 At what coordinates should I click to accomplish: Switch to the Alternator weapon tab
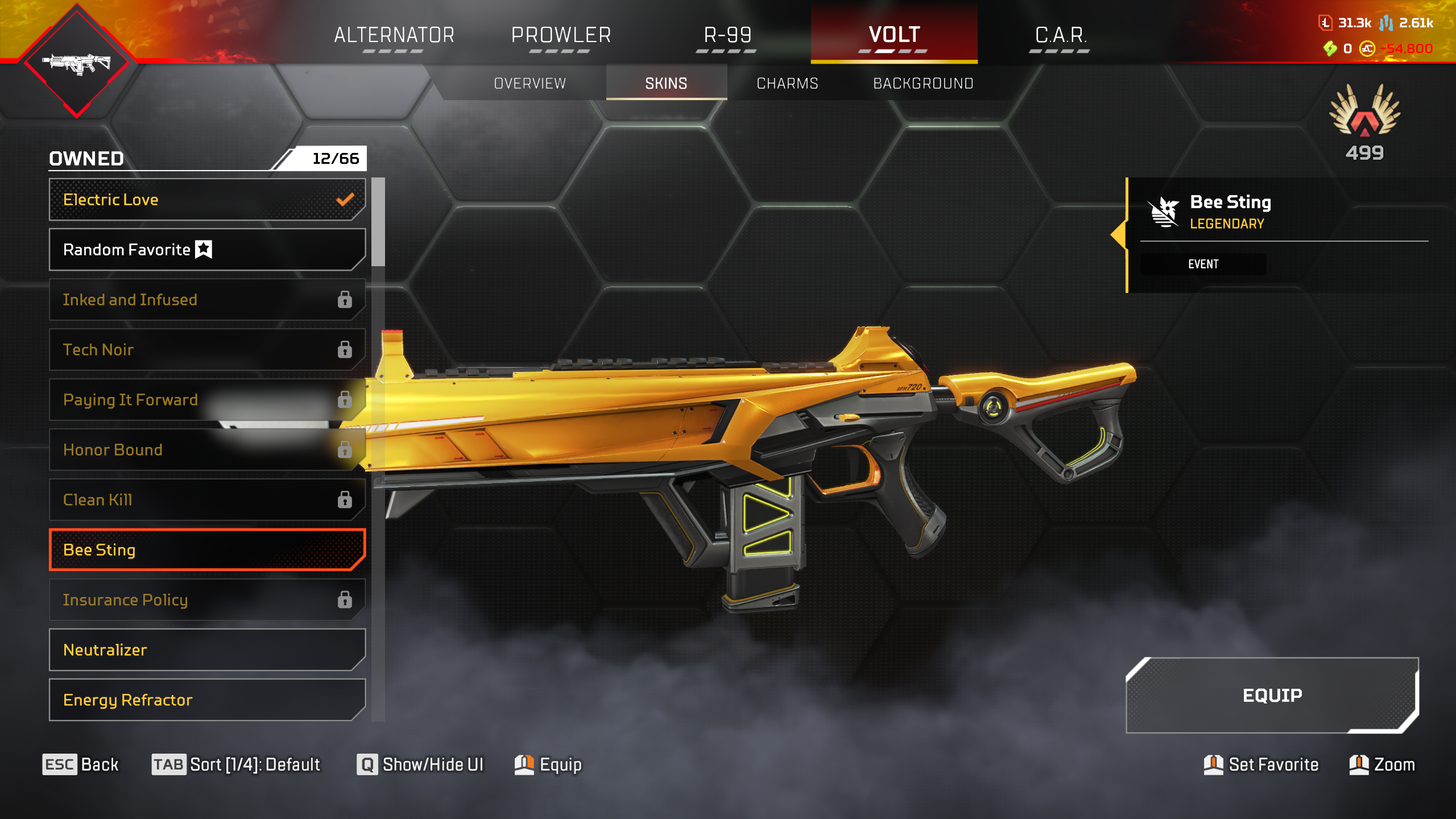(394, 35)
